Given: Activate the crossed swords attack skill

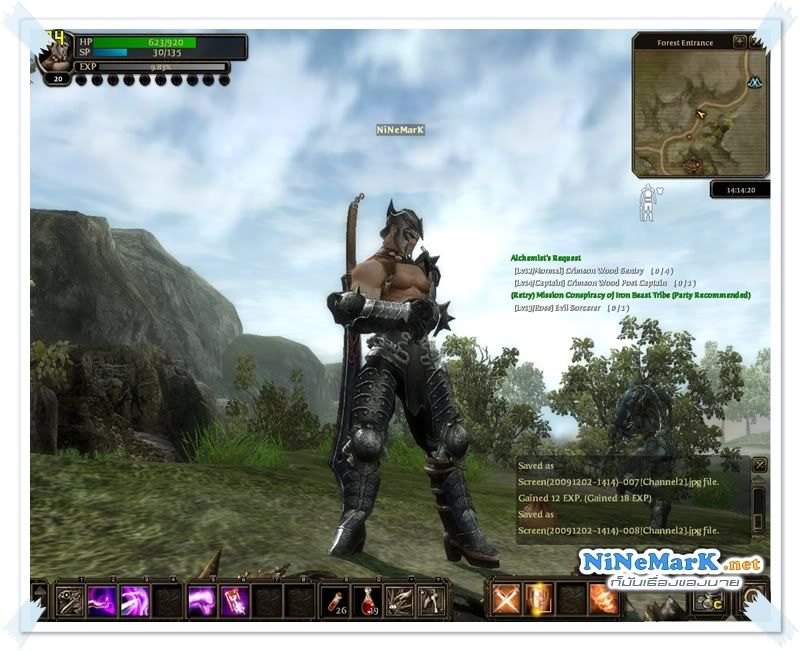Looking at the screenshot, I should (506, 598).
